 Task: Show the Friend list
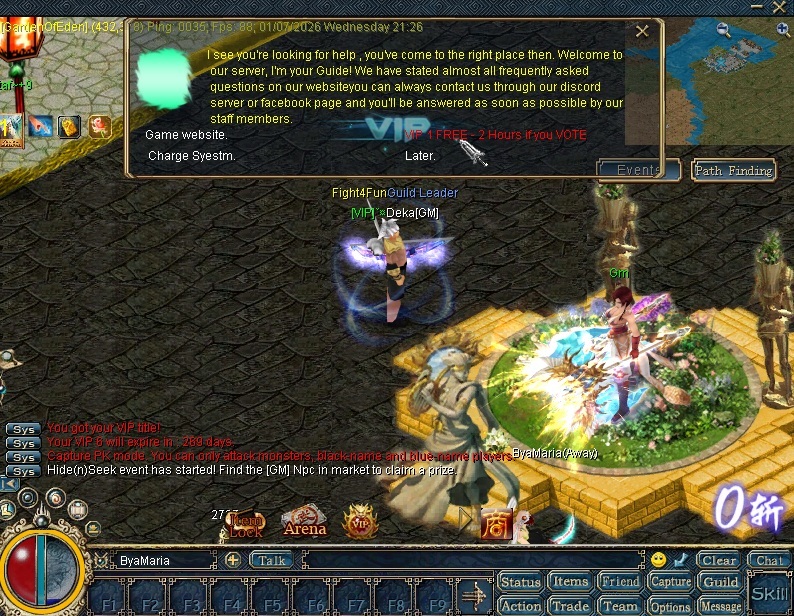pos(620,582)
